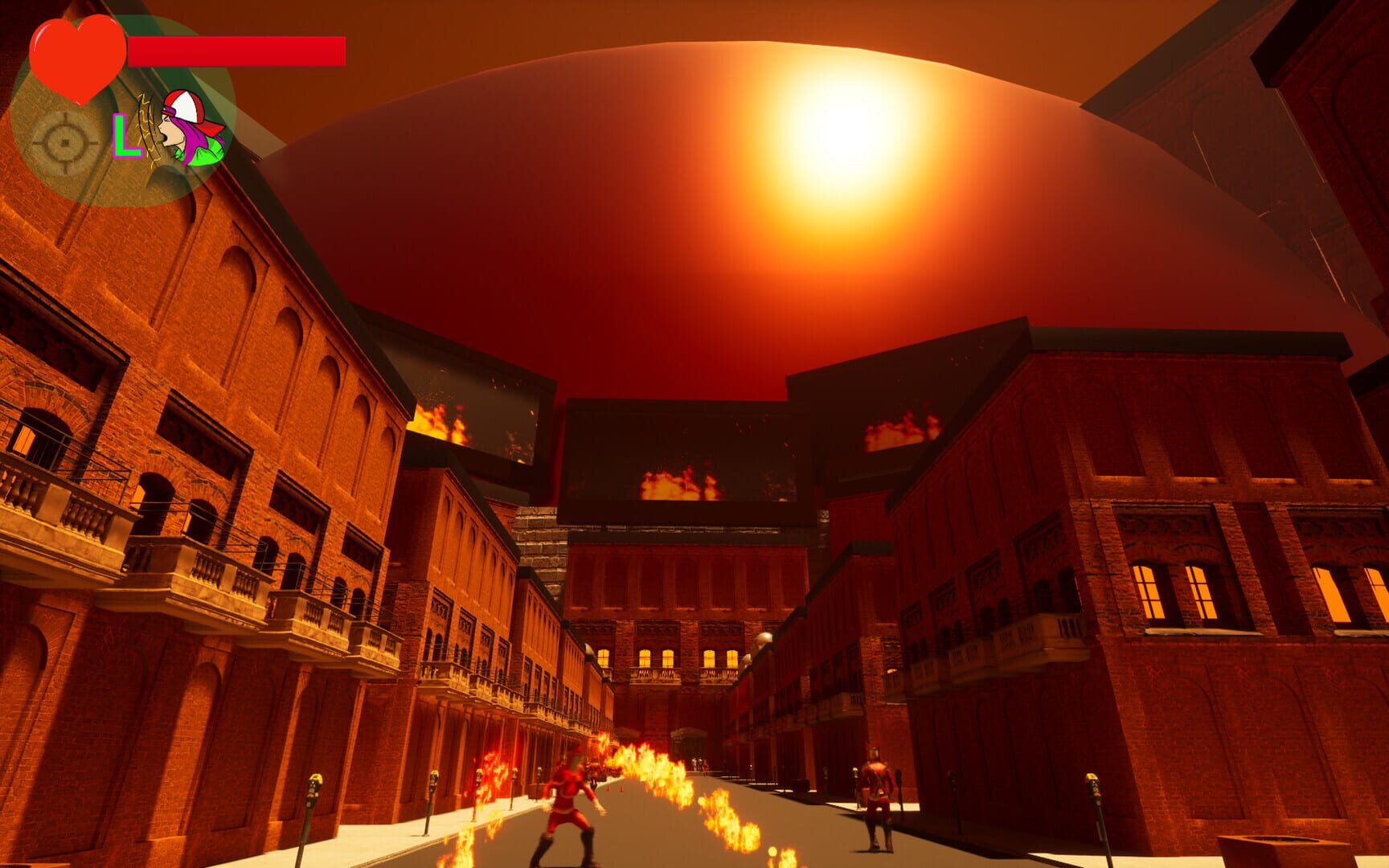Click the center dot of the crosshair

(64, 143)
